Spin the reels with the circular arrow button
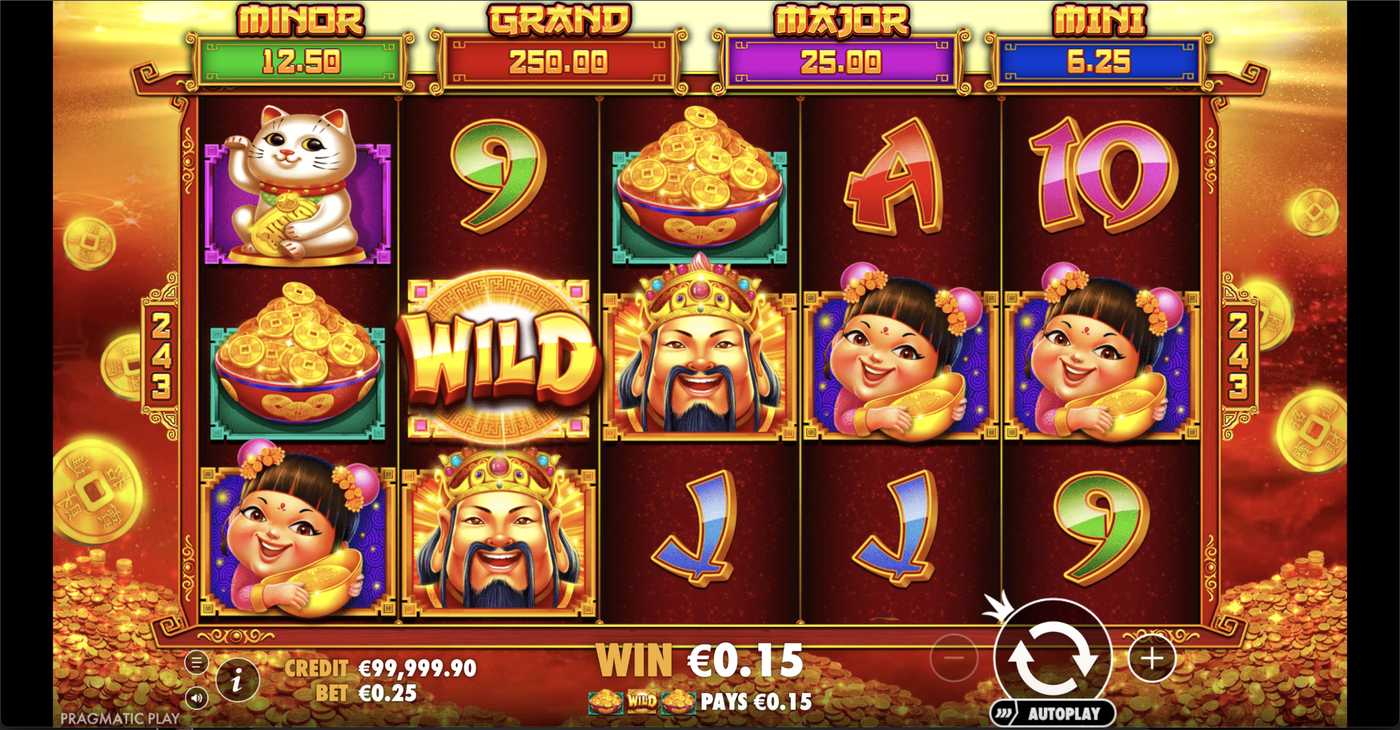 1052,658
